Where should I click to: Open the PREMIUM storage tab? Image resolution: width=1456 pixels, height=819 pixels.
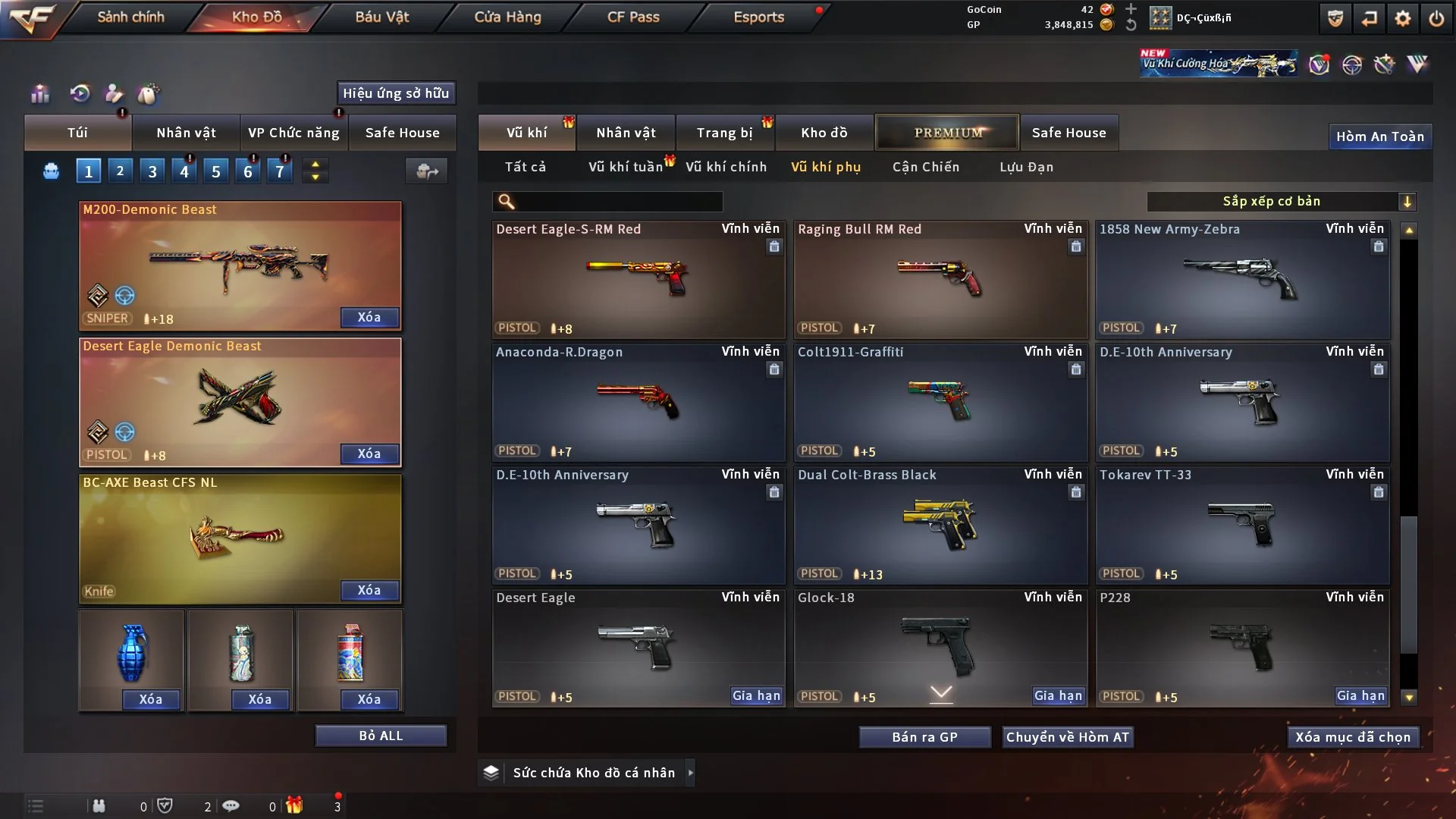947,133
